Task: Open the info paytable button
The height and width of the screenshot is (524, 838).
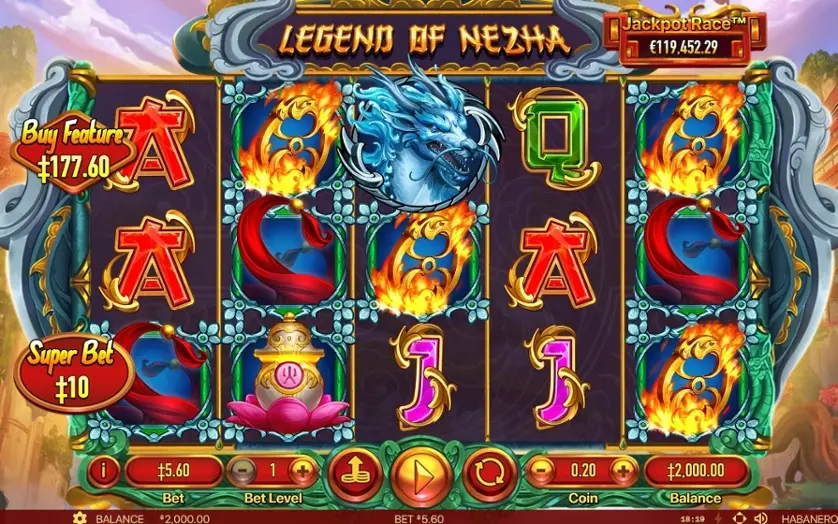Action: tap(106, 471)
